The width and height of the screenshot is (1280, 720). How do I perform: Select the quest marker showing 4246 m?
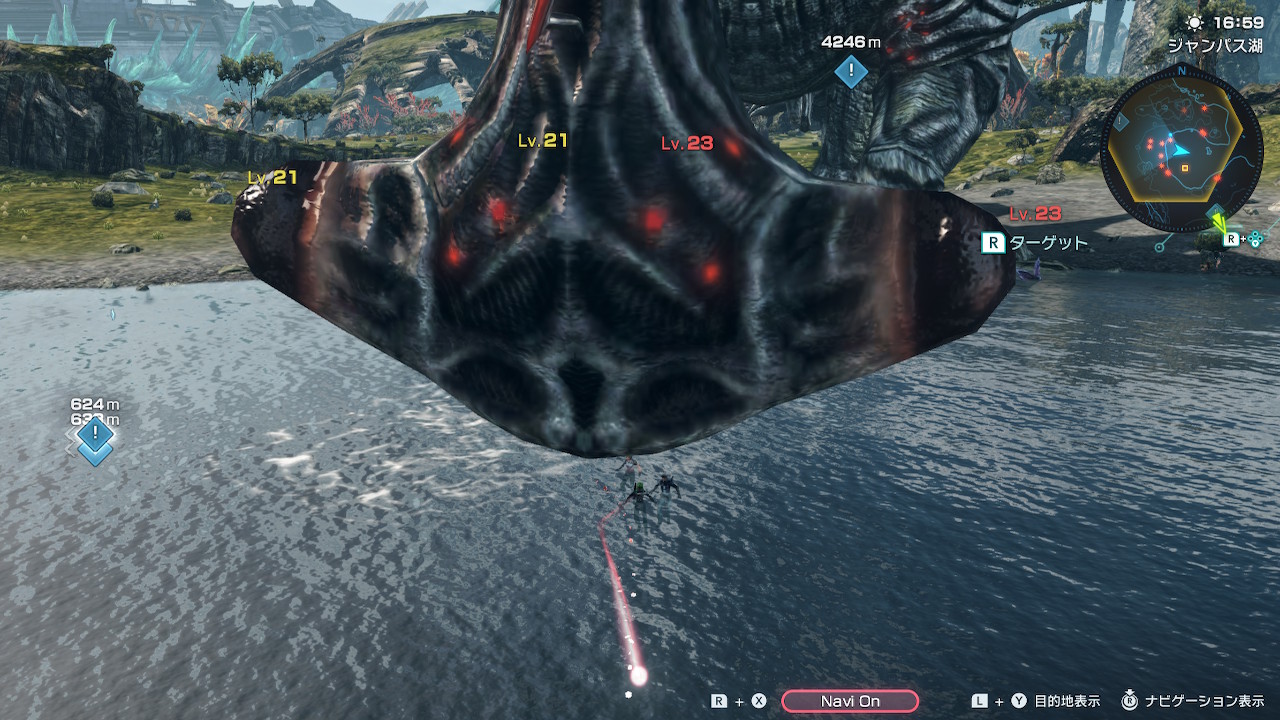[x=851, y=71]
